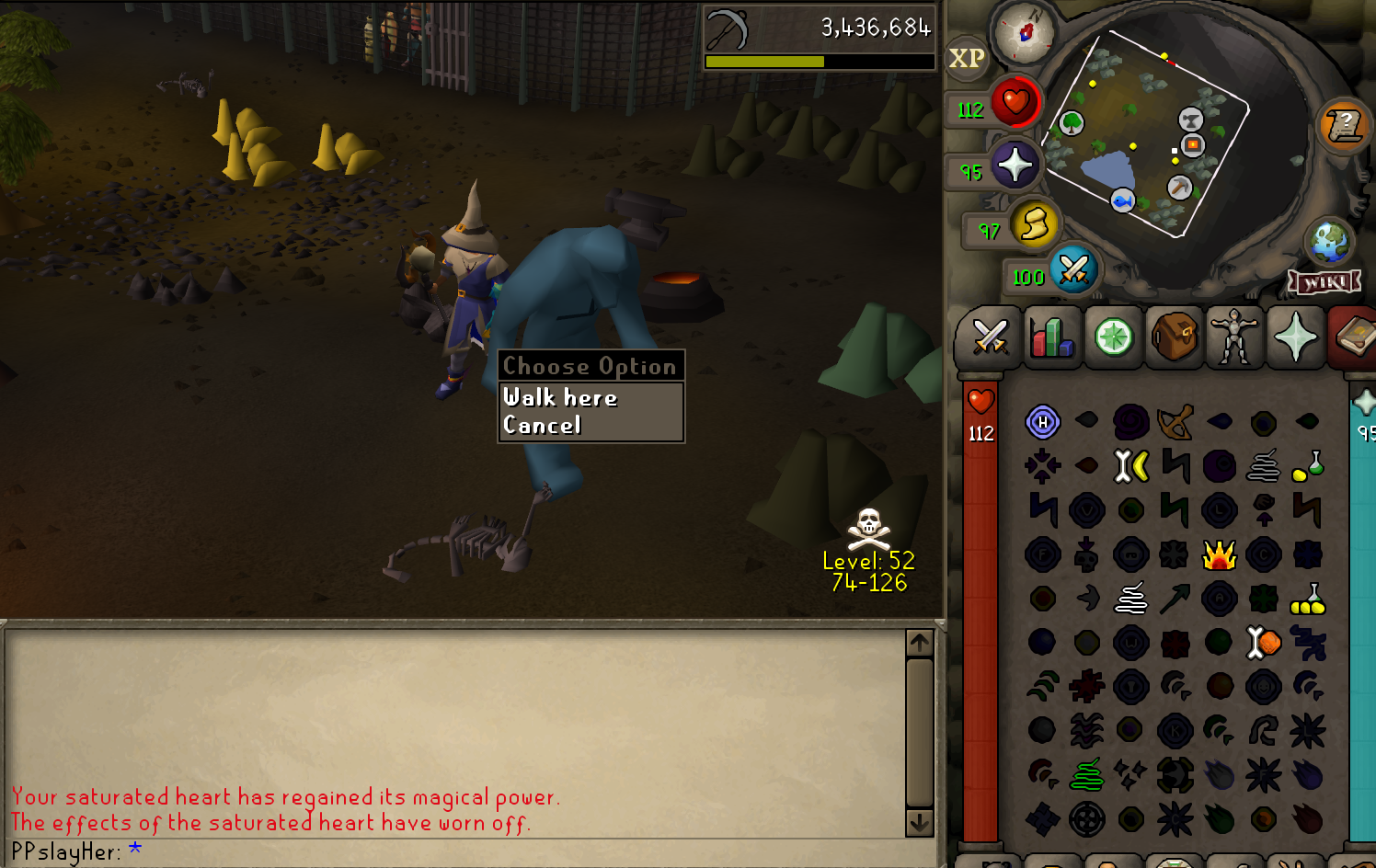The image size is (1376, 868).
Task: Toggle run with the run energy orb
Action: tap(1035, 225)
